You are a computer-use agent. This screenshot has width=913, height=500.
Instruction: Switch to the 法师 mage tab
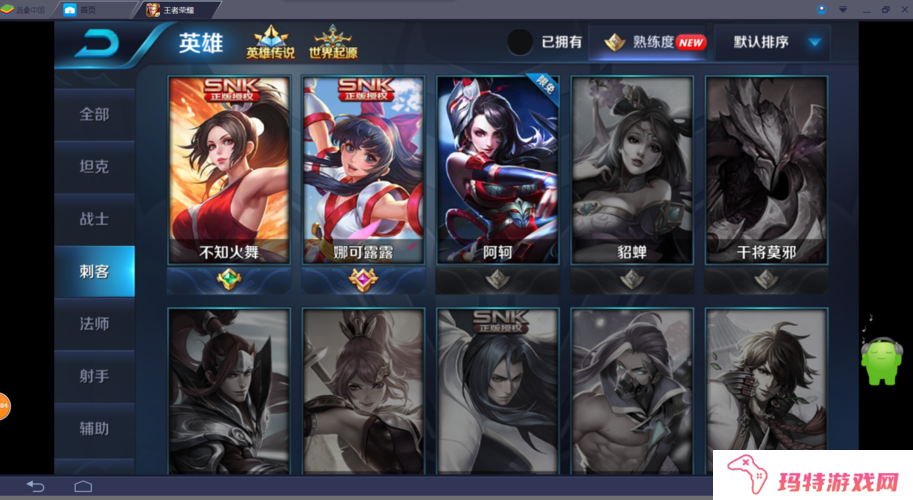click(x=94, y=323)
